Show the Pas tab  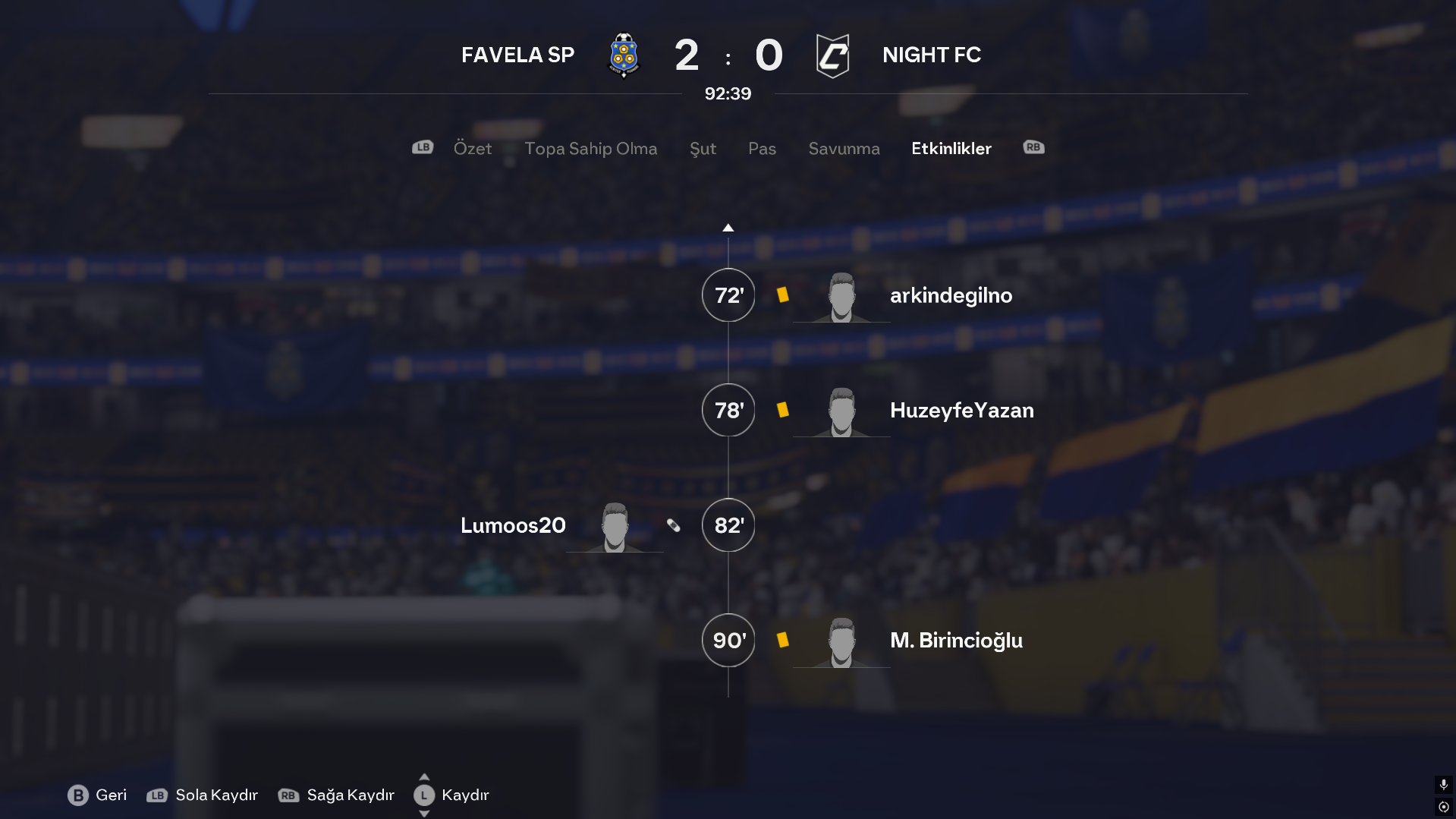[x=762, y=149]
